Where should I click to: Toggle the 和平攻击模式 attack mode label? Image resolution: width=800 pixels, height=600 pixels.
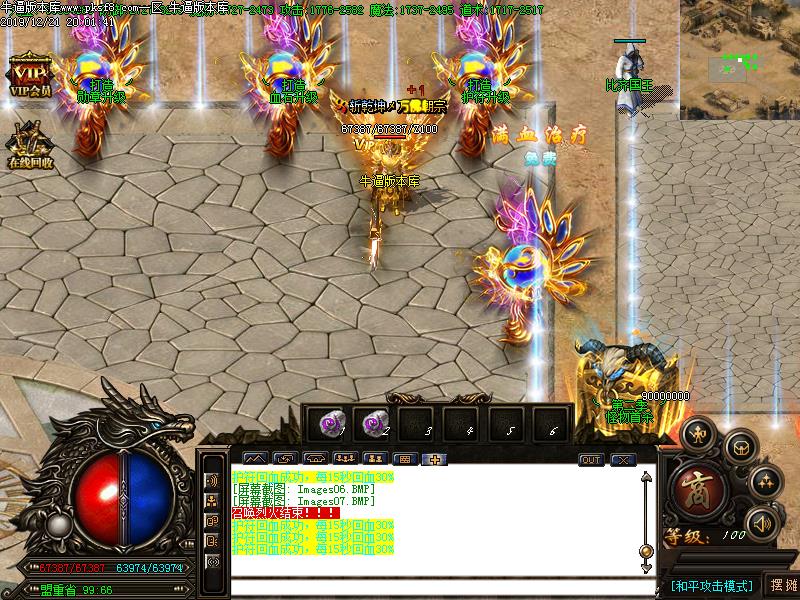(711, 586)
